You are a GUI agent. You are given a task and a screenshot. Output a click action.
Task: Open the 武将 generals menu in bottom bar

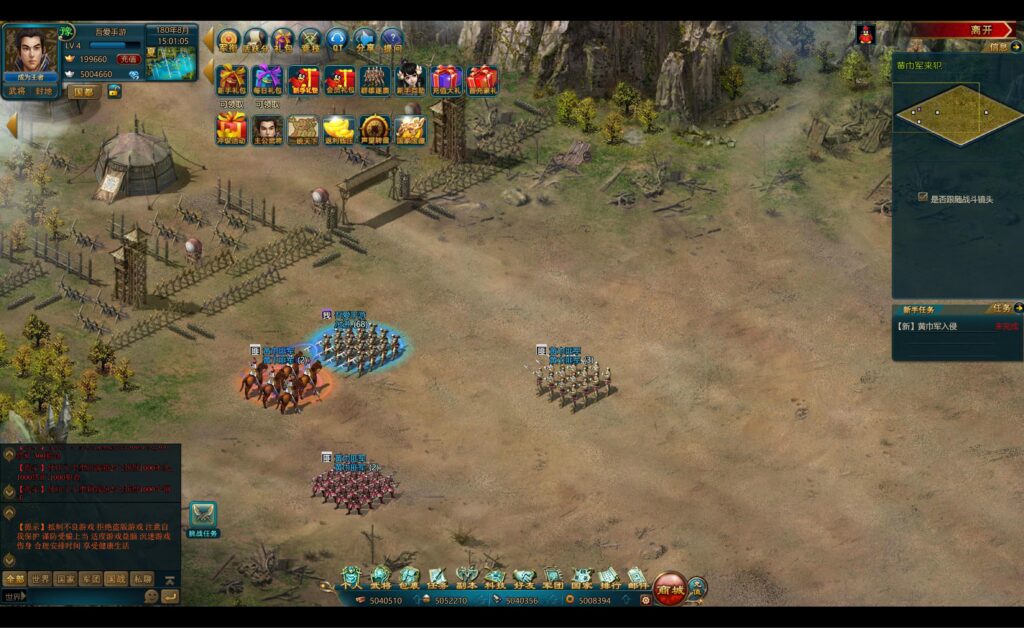coord(380,577)
